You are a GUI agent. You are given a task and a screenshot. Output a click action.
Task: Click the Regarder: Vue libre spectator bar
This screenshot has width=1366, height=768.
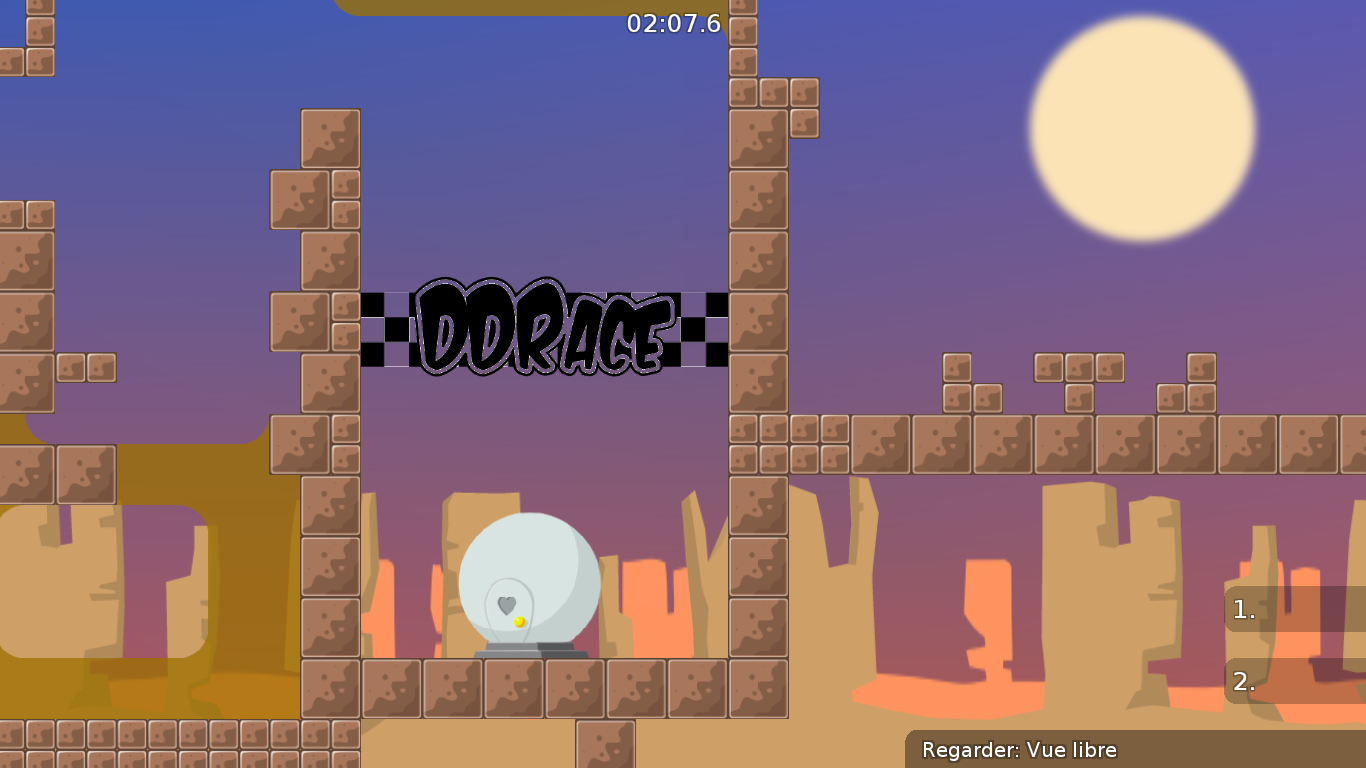click(x=1020, y=750)
